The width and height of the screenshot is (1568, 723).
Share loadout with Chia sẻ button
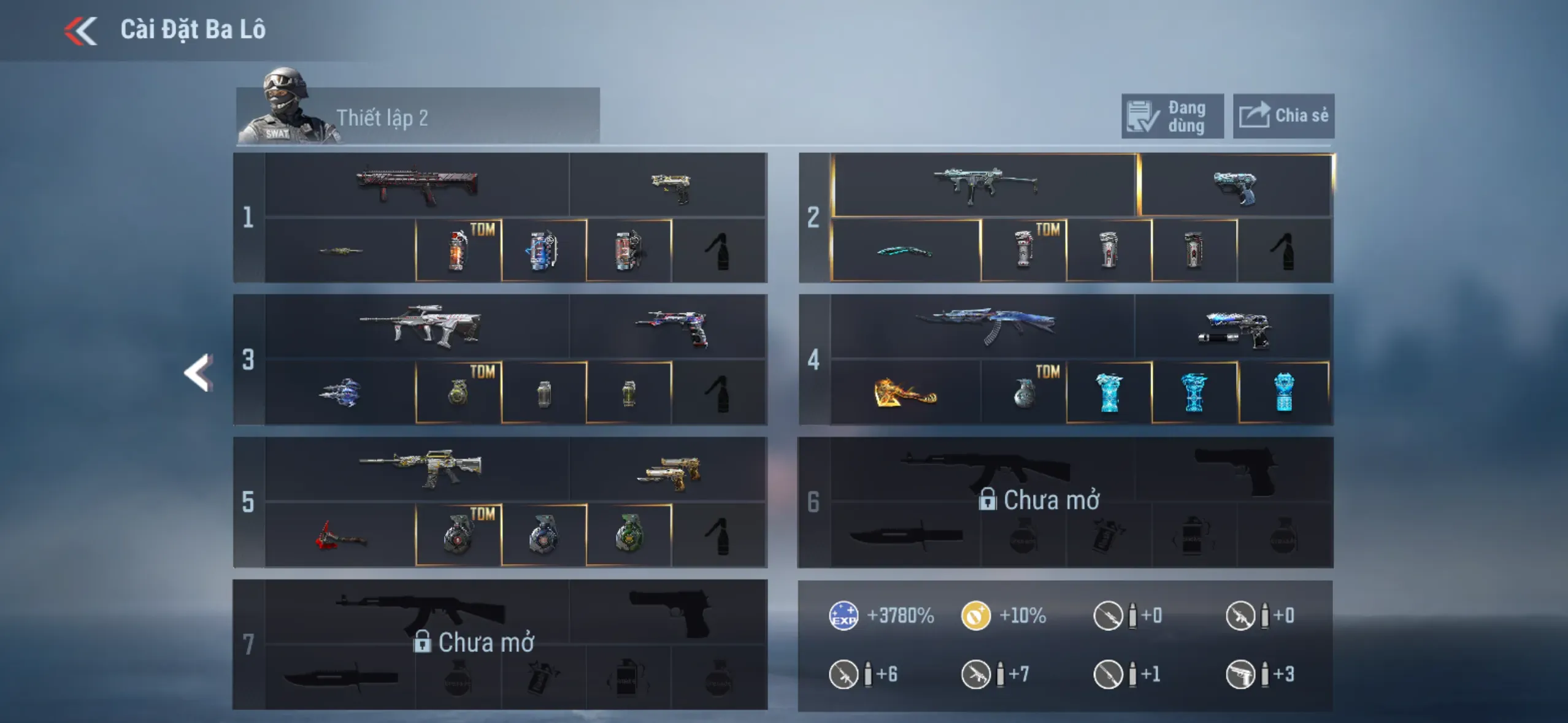click(x=1283, y=117)
